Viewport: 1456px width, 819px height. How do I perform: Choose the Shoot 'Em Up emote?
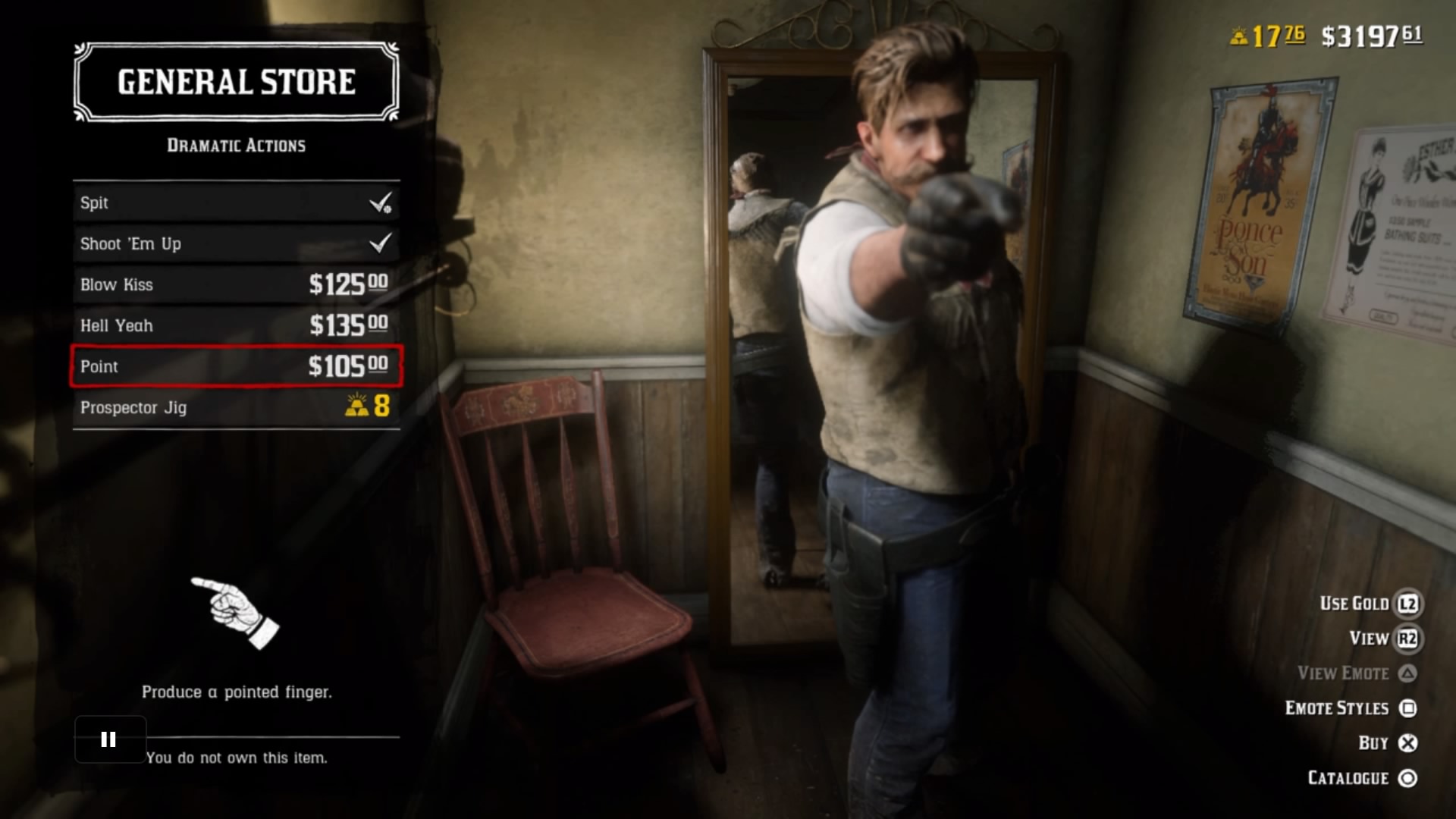[x=236, y=243]
